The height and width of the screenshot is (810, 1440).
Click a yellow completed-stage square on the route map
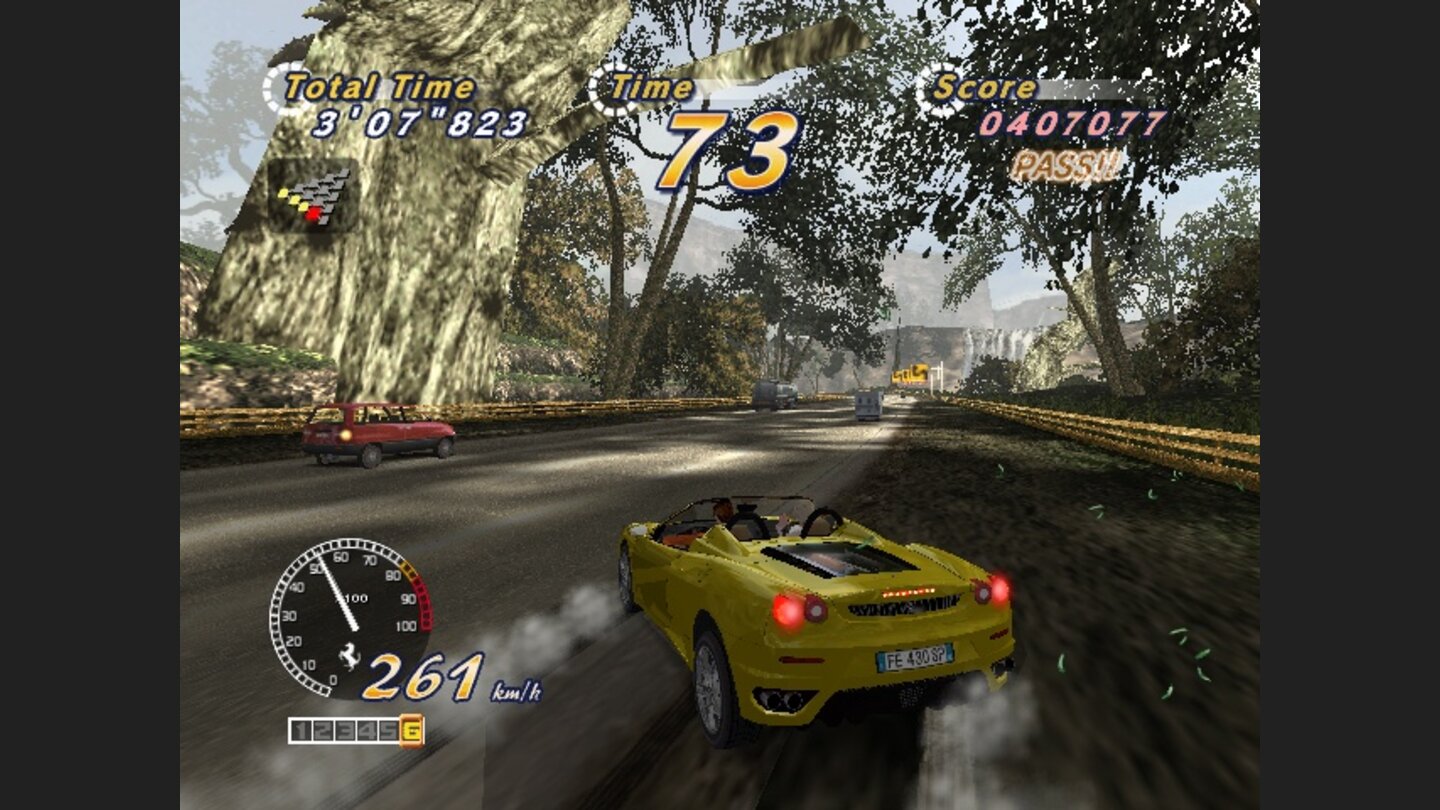[x=295, y=200]
